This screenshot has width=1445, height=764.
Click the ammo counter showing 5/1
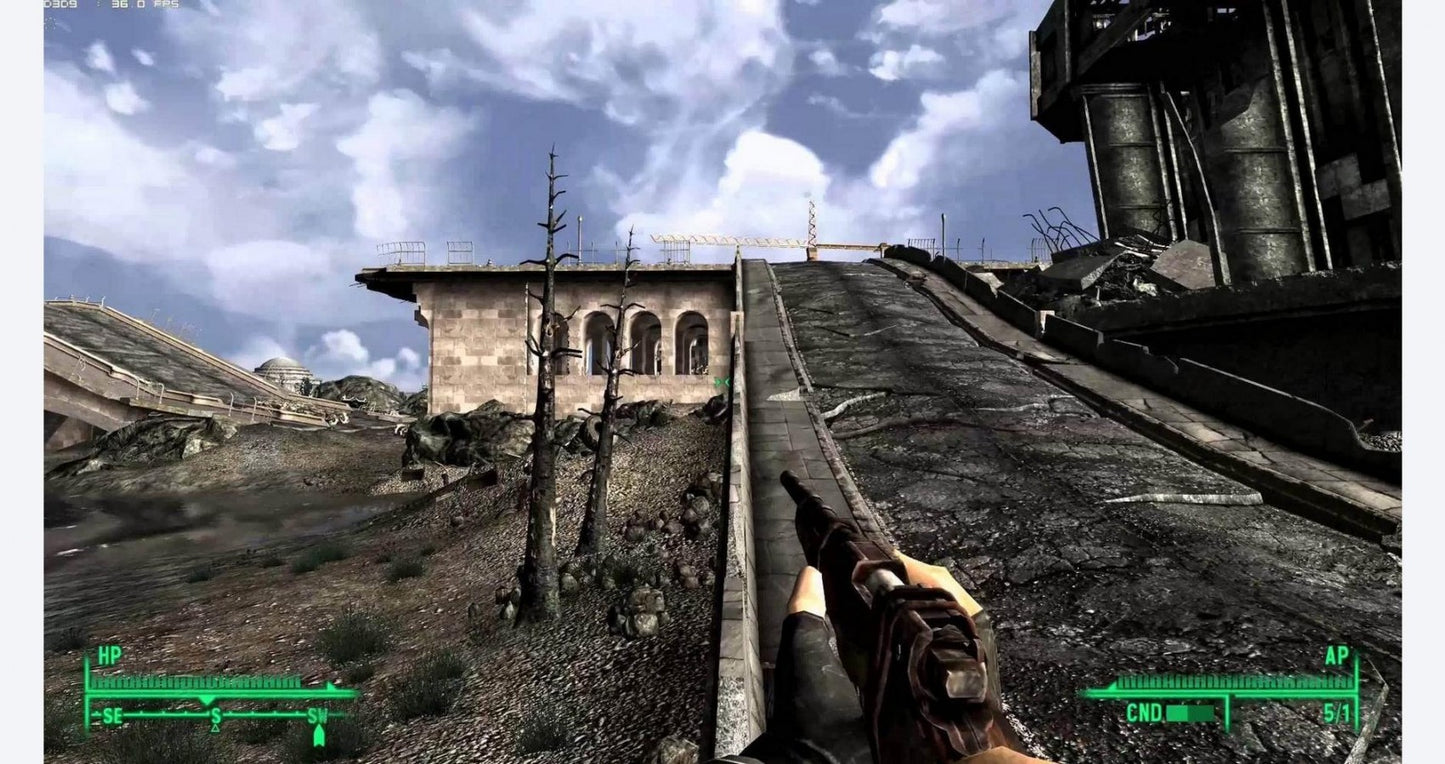[x=1337, y=712]
